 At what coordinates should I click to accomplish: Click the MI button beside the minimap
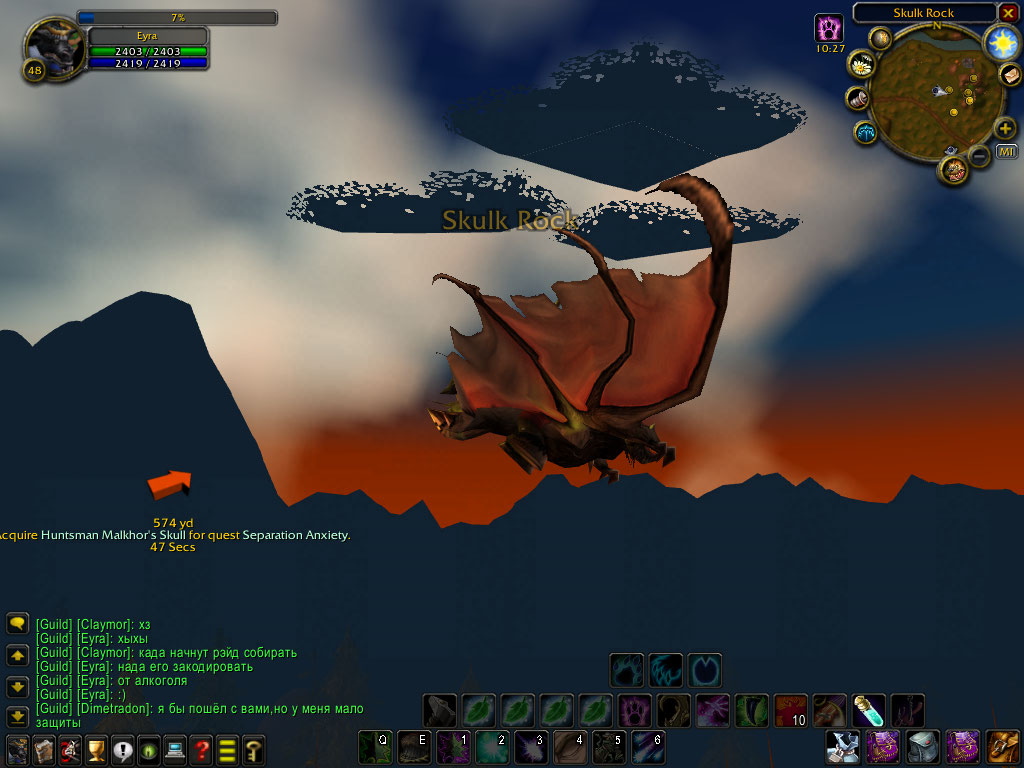(x=1007, y=152)
